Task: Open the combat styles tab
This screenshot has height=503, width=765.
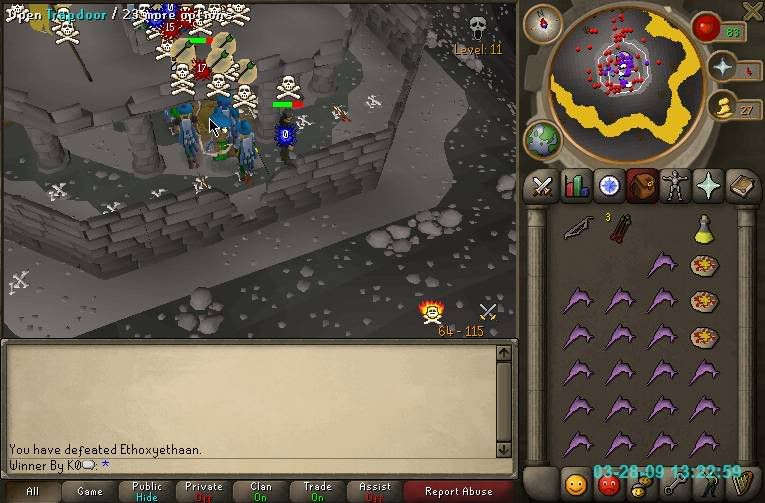Action: [541, 186]
